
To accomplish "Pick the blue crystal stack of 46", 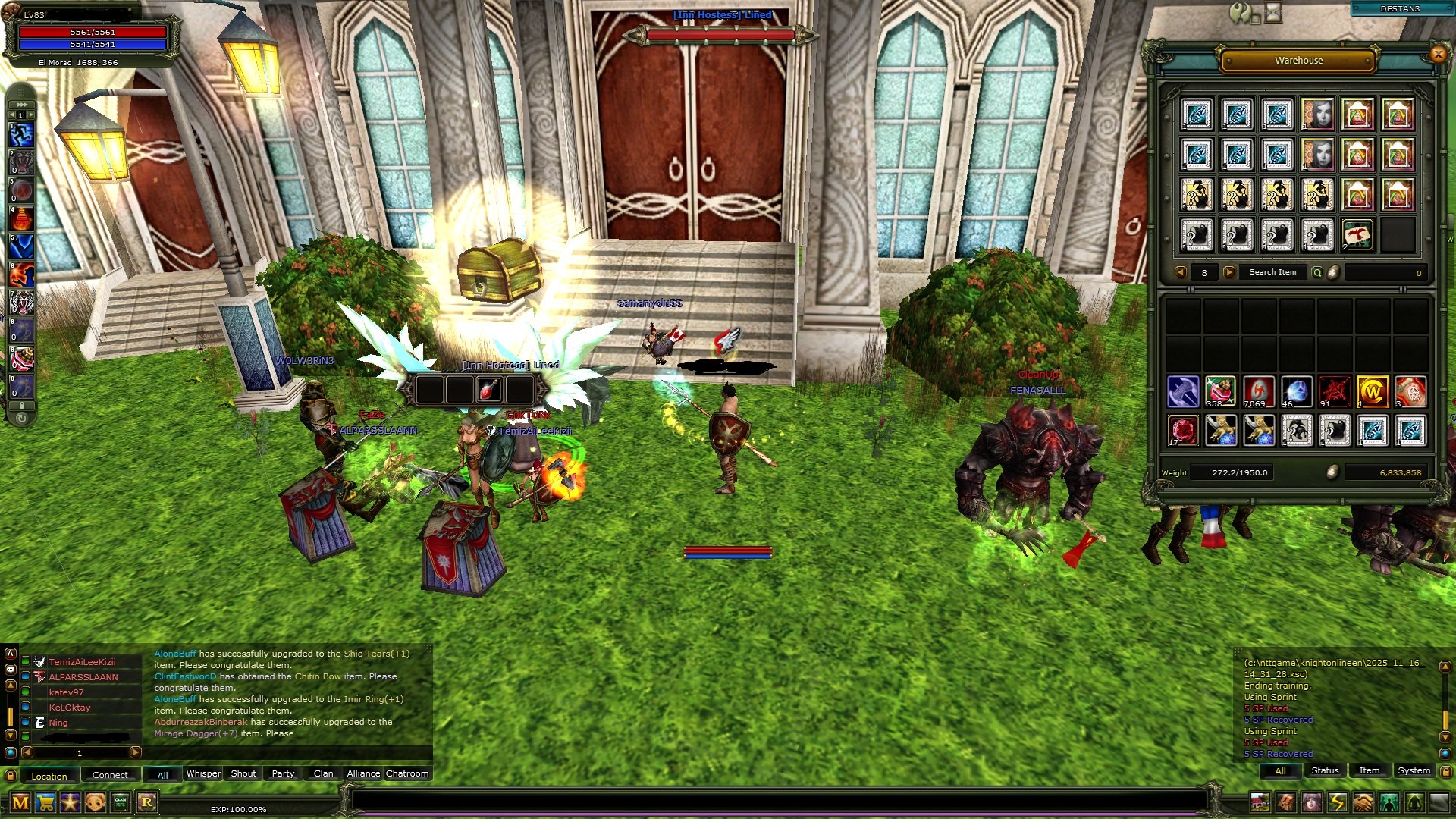I will pos(1297,392).
